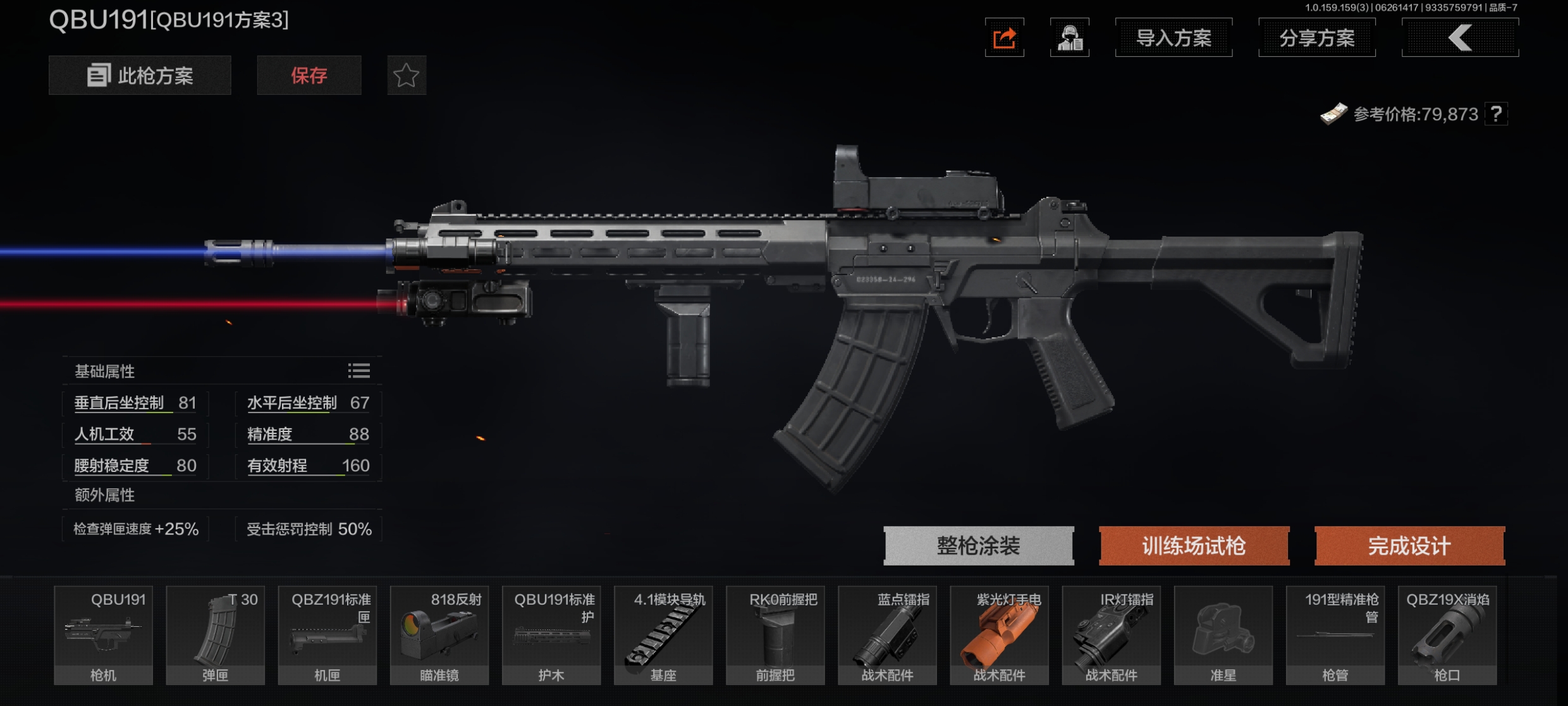Viewport: 1568px width, 706px height.
Task: Open the 此枪方案 loadout list
Action: tap(140, 76)
